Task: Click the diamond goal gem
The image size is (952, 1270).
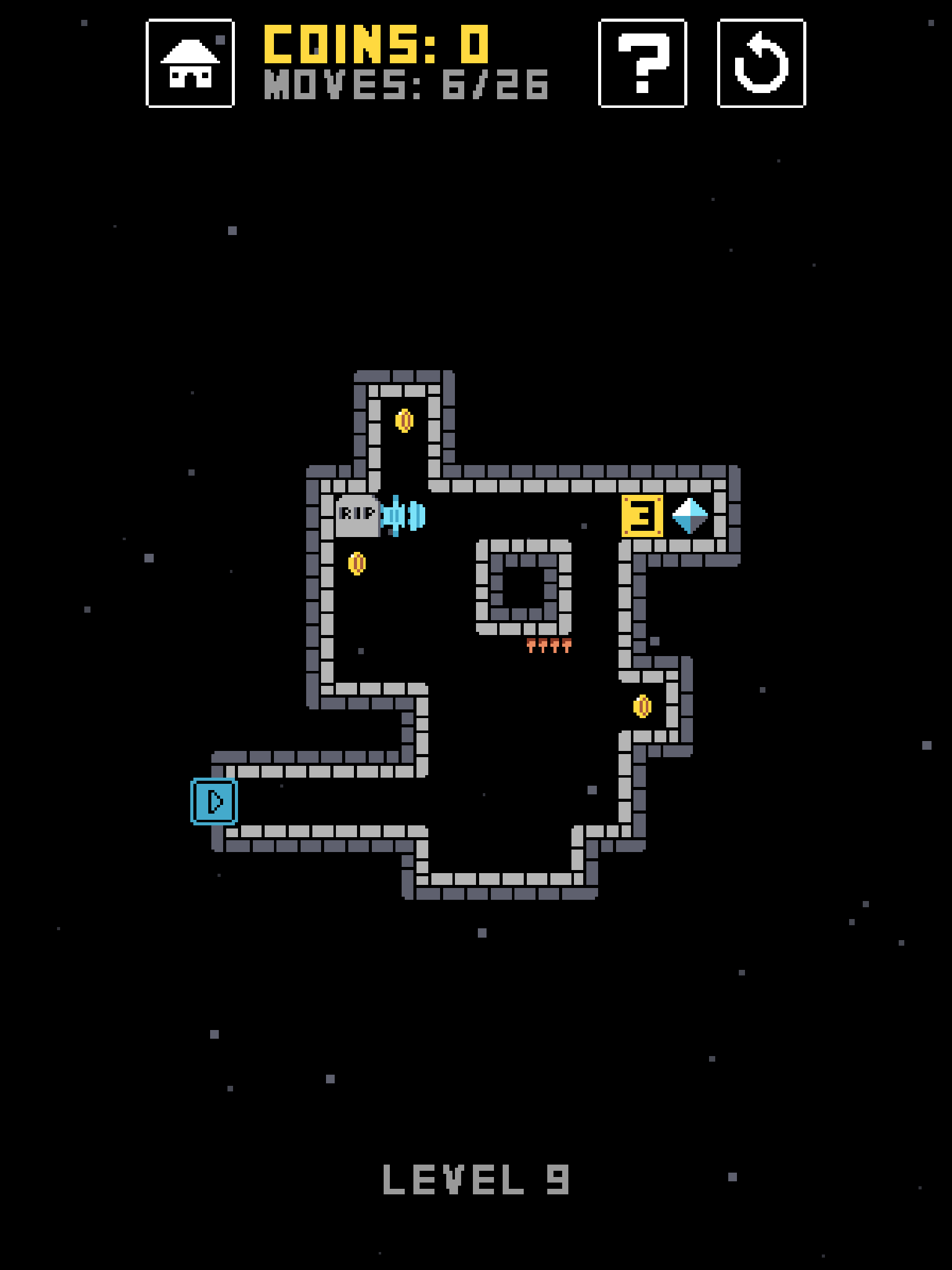Action: coord(690,517)
